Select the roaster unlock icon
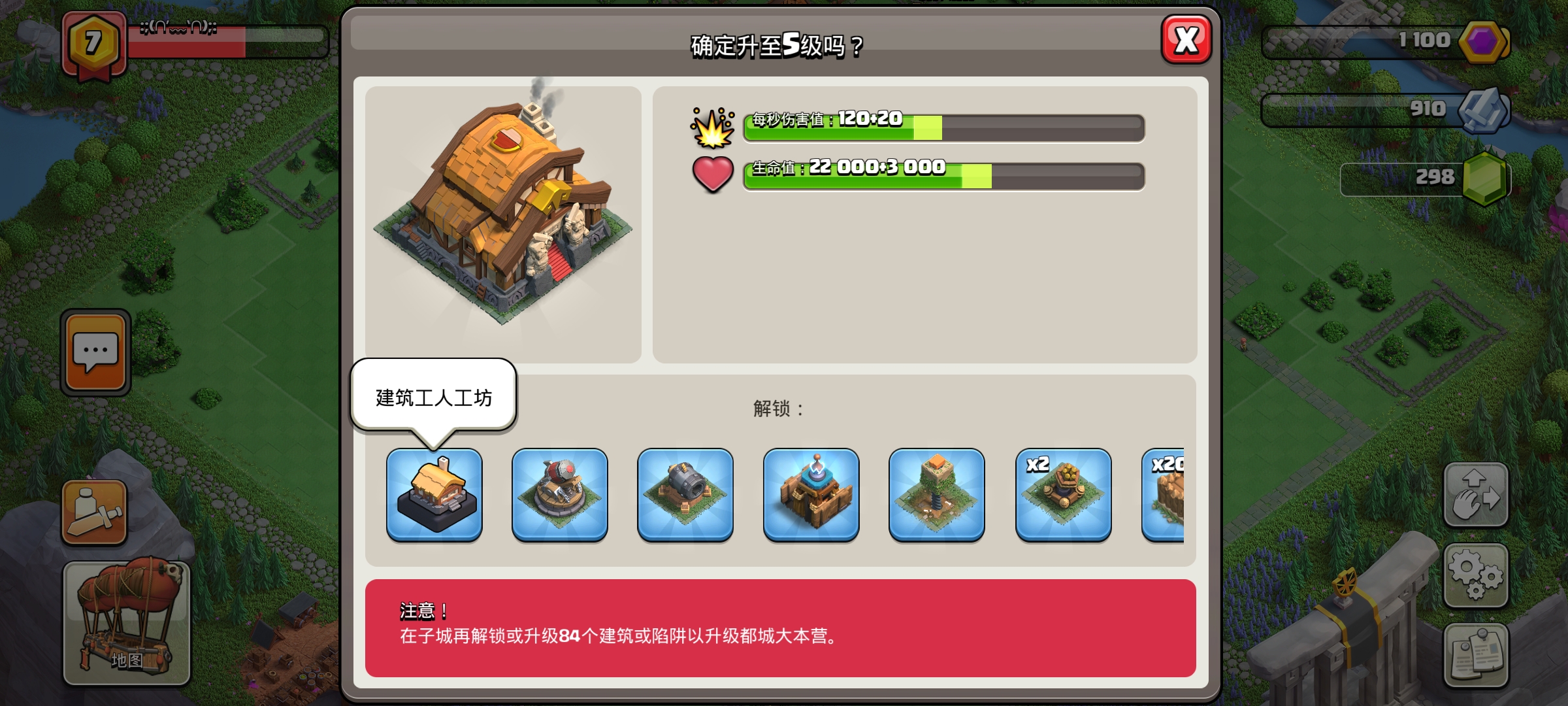Screen dimensions: 1568x706 559,495
